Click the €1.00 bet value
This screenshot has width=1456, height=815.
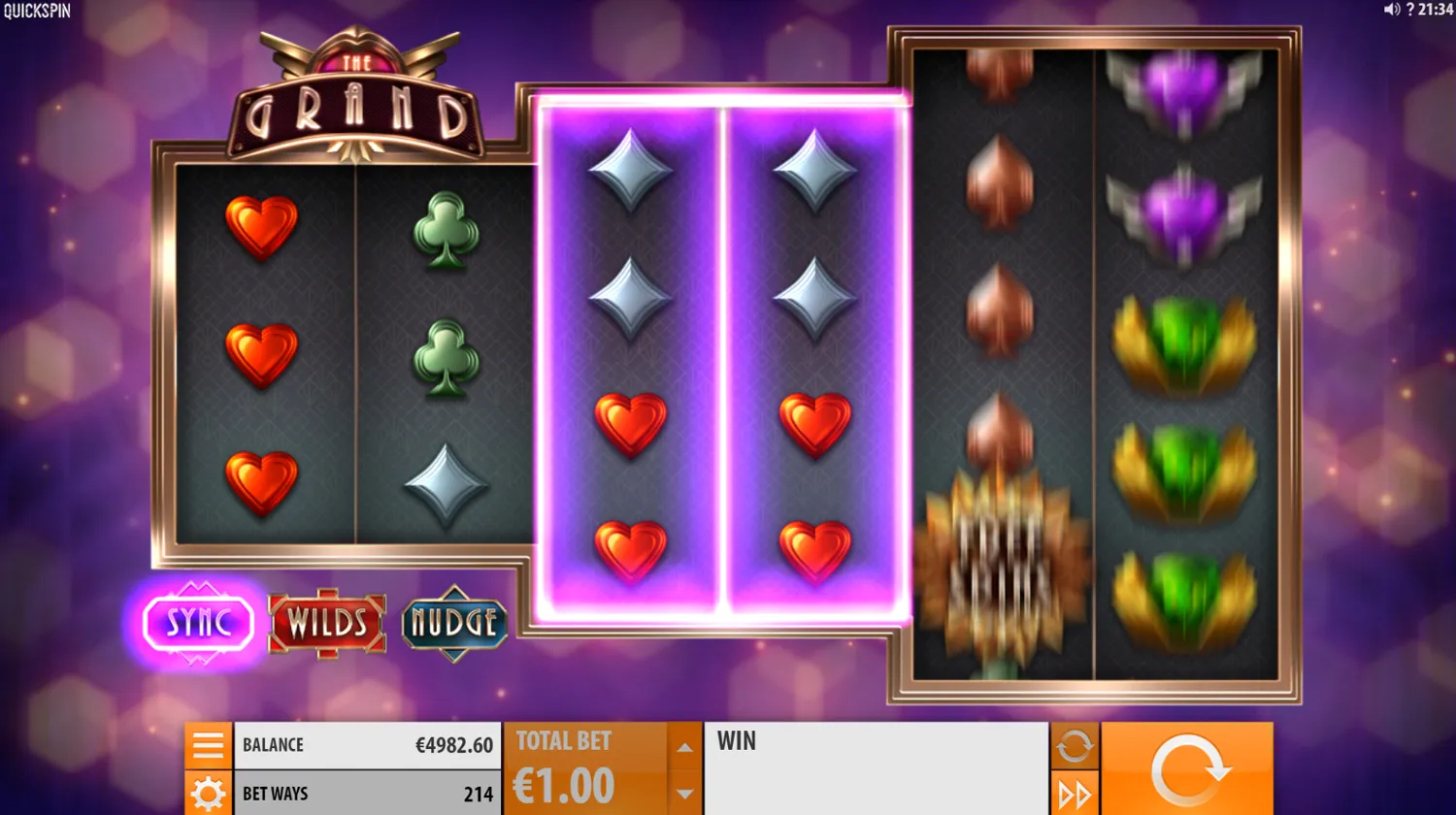click(x=563, y=786)
